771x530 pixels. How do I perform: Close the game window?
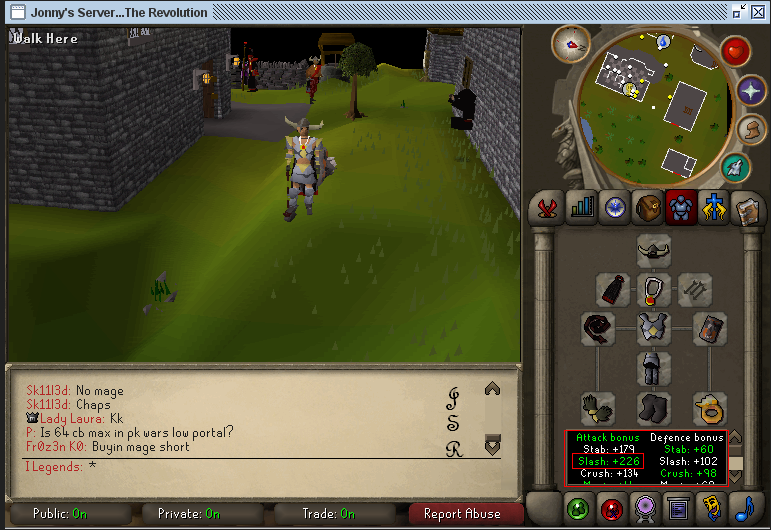click(759, 12)
